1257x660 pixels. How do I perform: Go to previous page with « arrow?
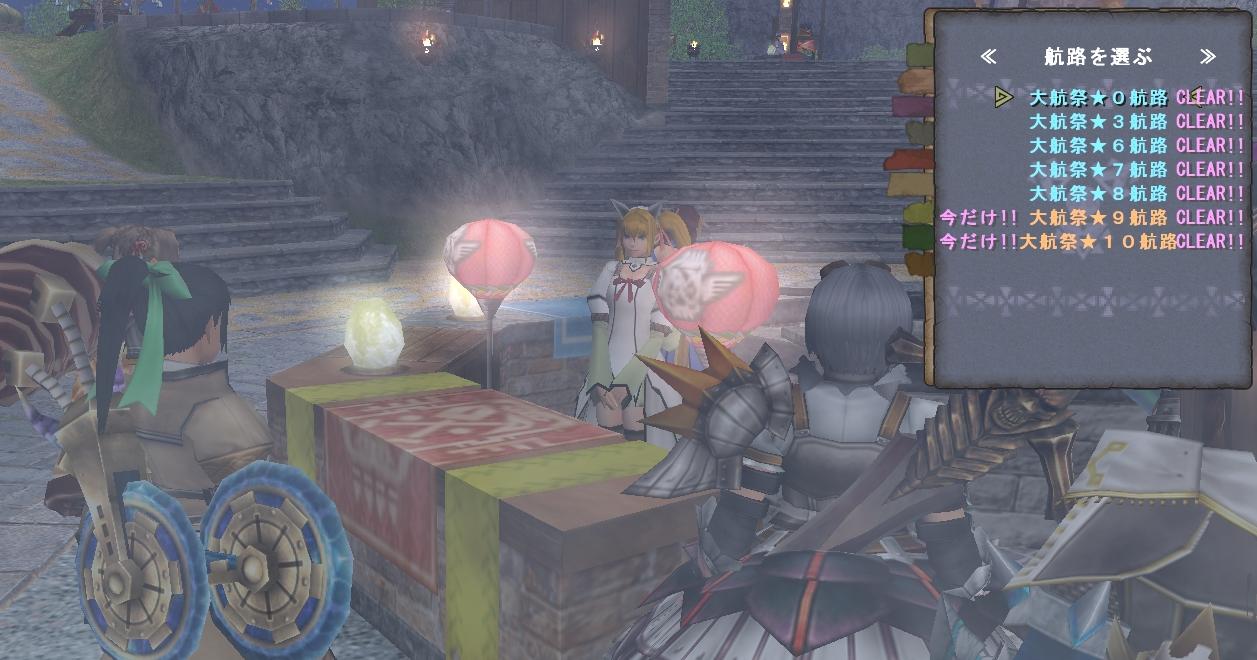(x=988, y=57)
